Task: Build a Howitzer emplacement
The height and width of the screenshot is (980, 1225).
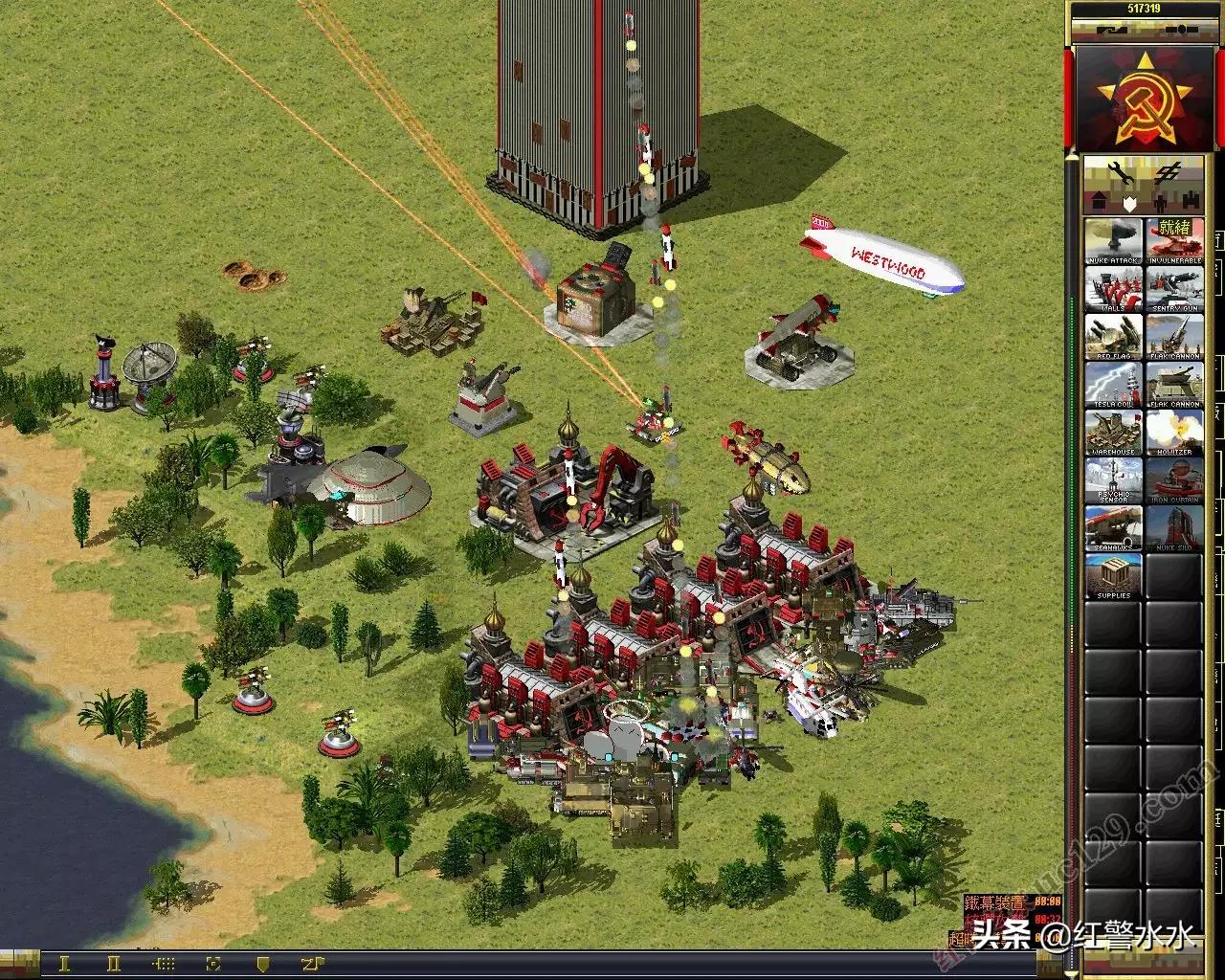Action: (x=1173, y=434)
